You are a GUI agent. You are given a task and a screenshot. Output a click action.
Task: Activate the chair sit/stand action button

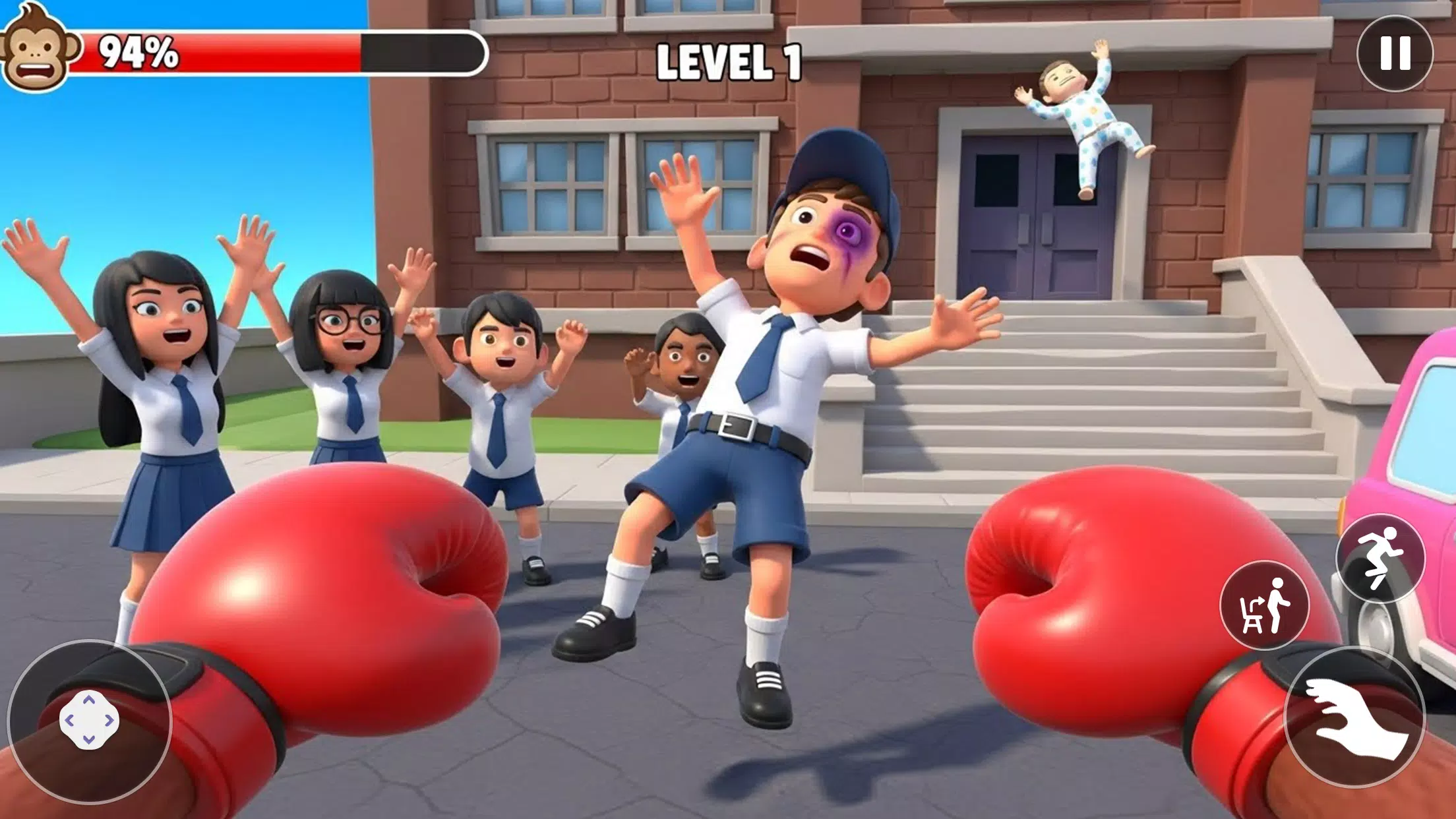tap(1264, 605)
